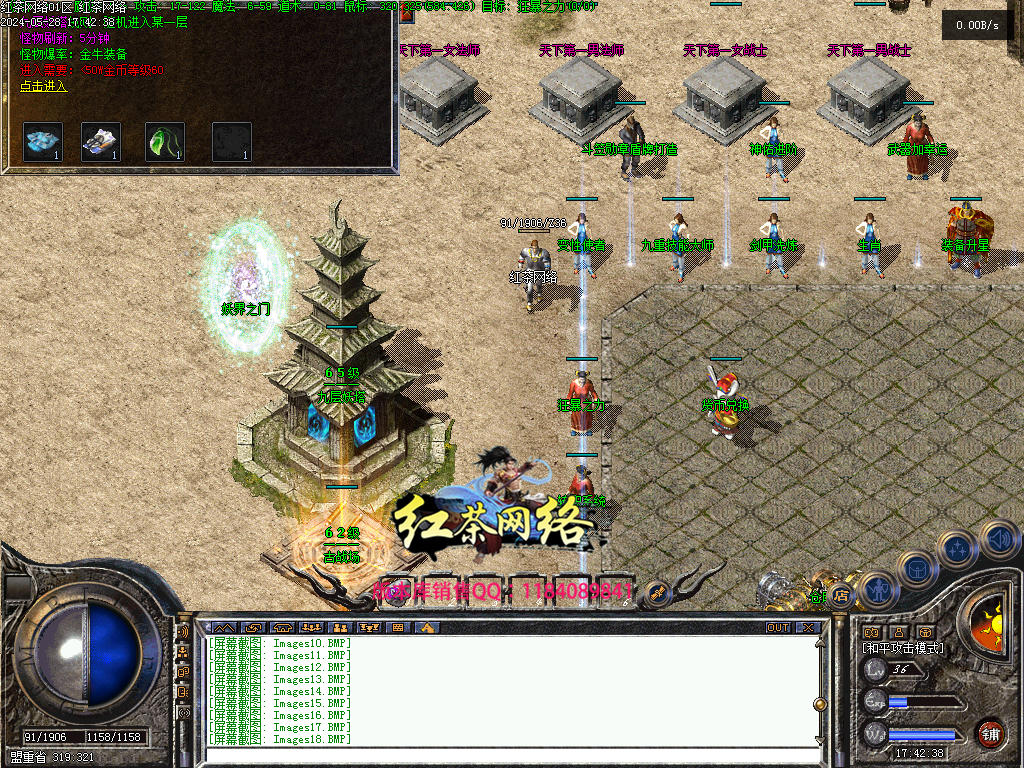The width and height of the screenshot is (1024, 768).
Task: Click the brick-grid chat toolbar icon
Action: (x=398, y=627)
